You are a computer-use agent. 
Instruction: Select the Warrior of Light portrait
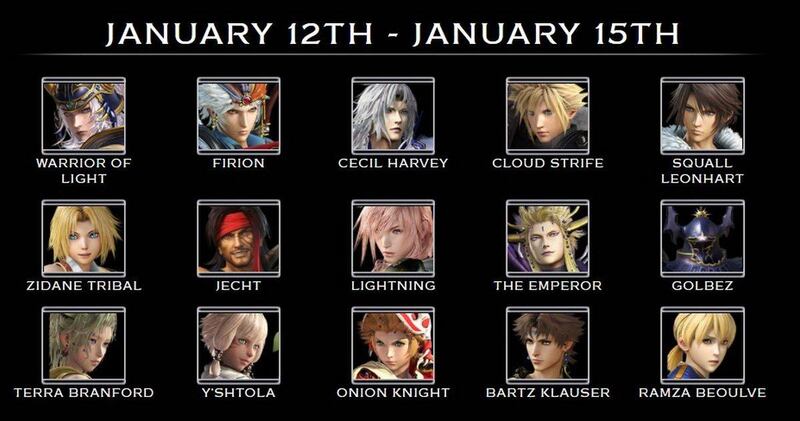84,116
